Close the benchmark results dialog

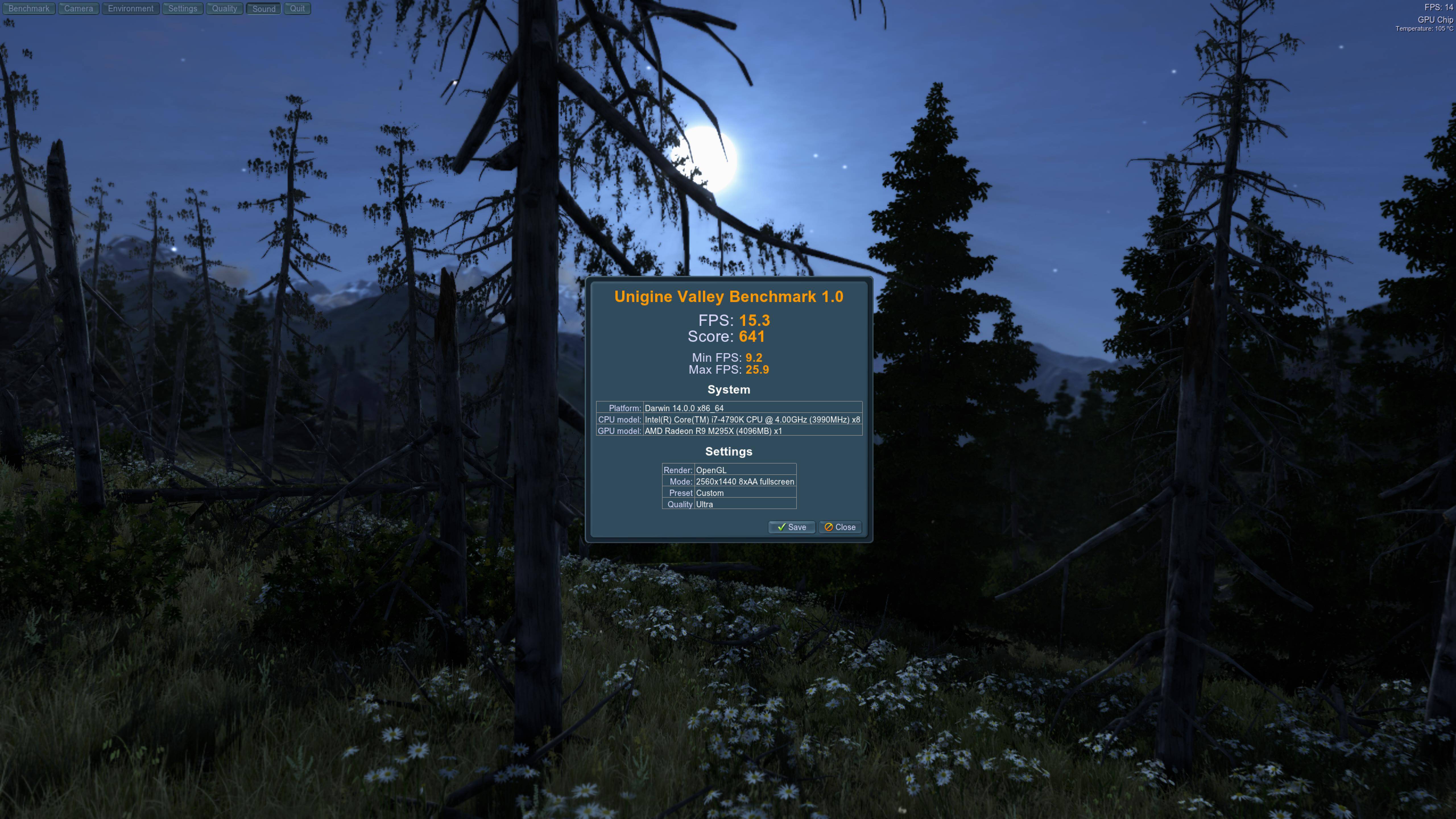pos(840,527)
